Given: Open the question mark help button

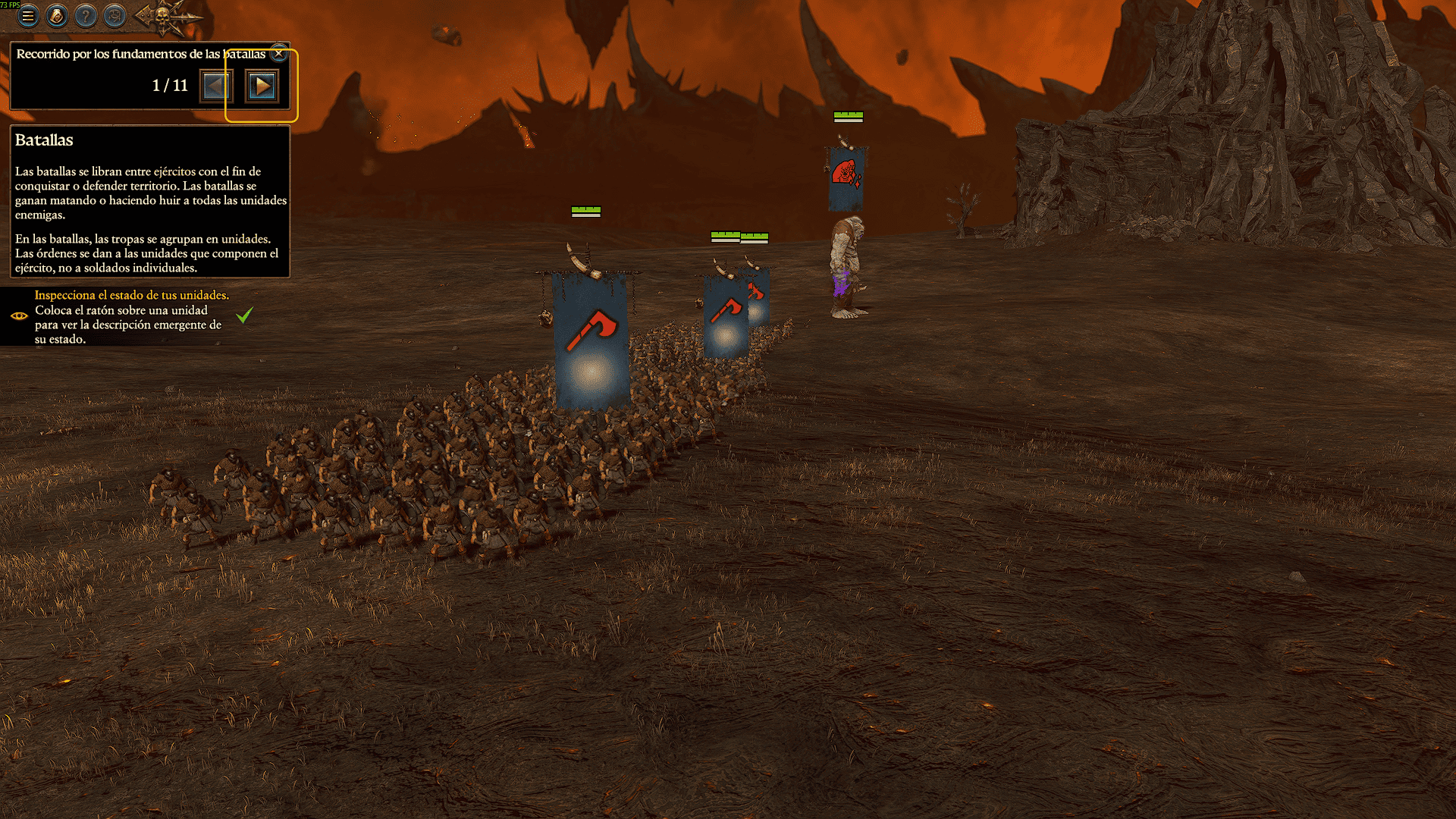Looking at the screenshot, I should [x=86, y=15].
